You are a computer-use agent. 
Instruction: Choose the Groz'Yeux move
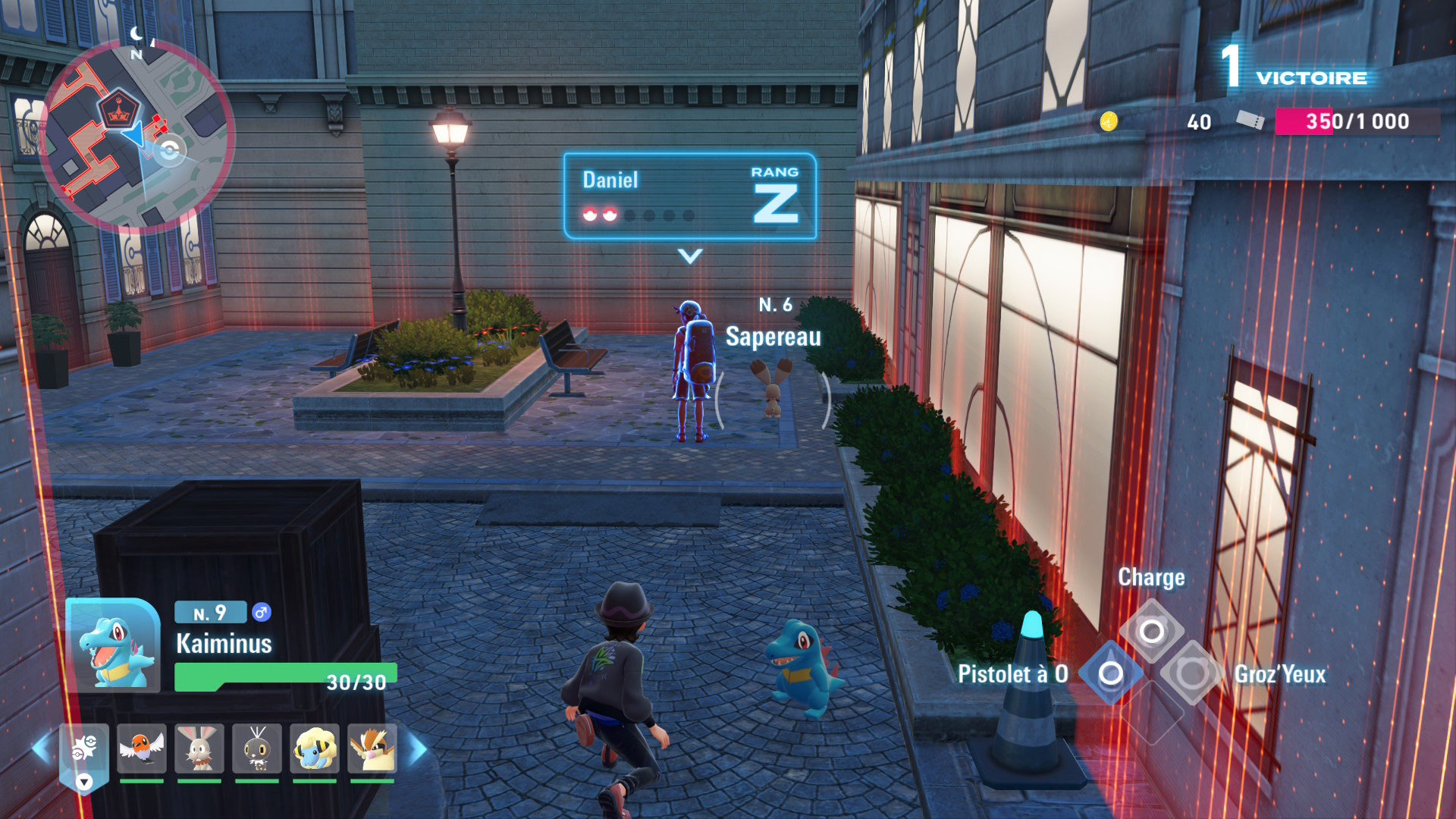click(x=1191, y=673)
